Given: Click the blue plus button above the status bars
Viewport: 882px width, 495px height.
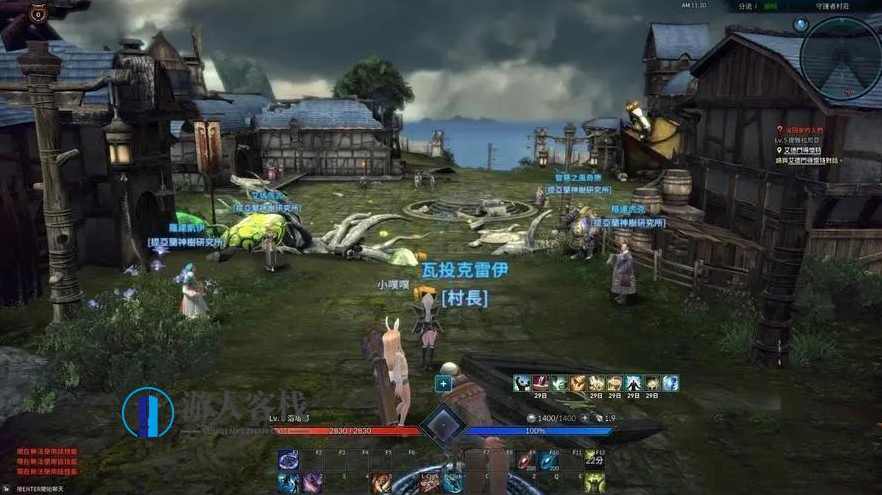Looking at the screenshot, I should 443,383.
